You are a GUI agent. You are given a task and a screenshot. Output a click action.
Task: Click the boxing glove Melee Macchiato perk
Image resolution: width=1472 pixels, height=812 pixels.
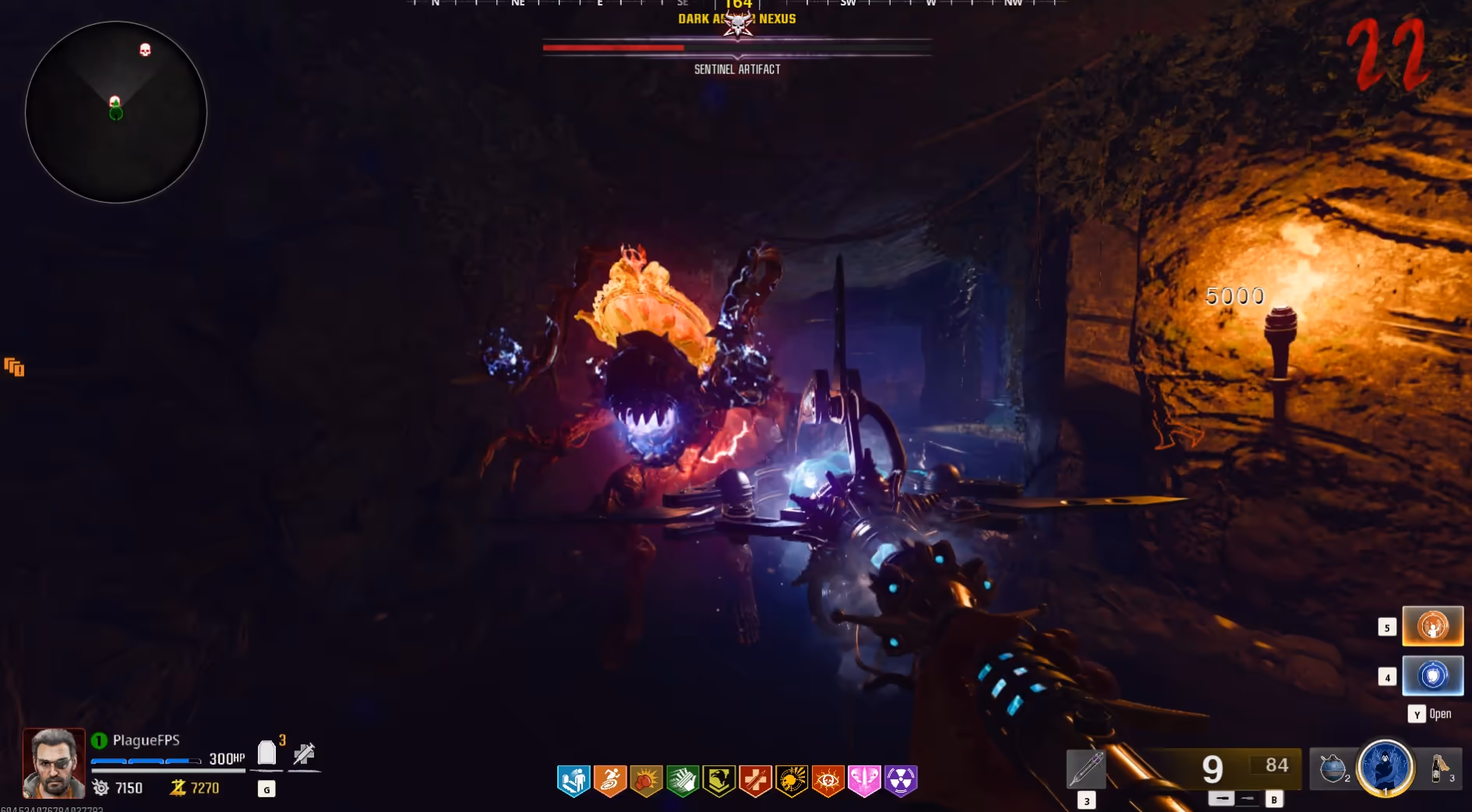tap(646, 780)
